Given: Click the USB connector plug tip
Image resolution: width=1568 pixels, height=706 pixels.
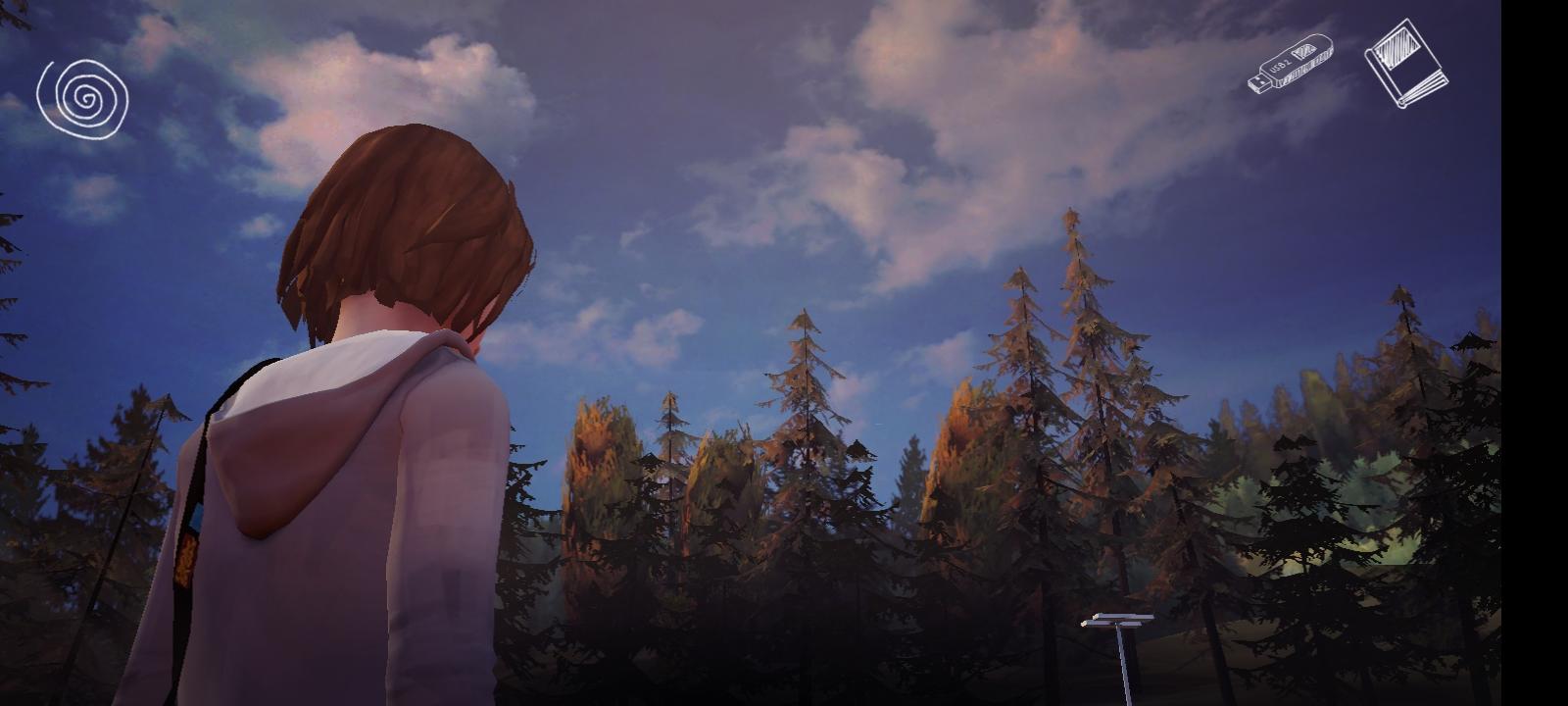Looking at the screenshot, I should (x=1257, y=81).
